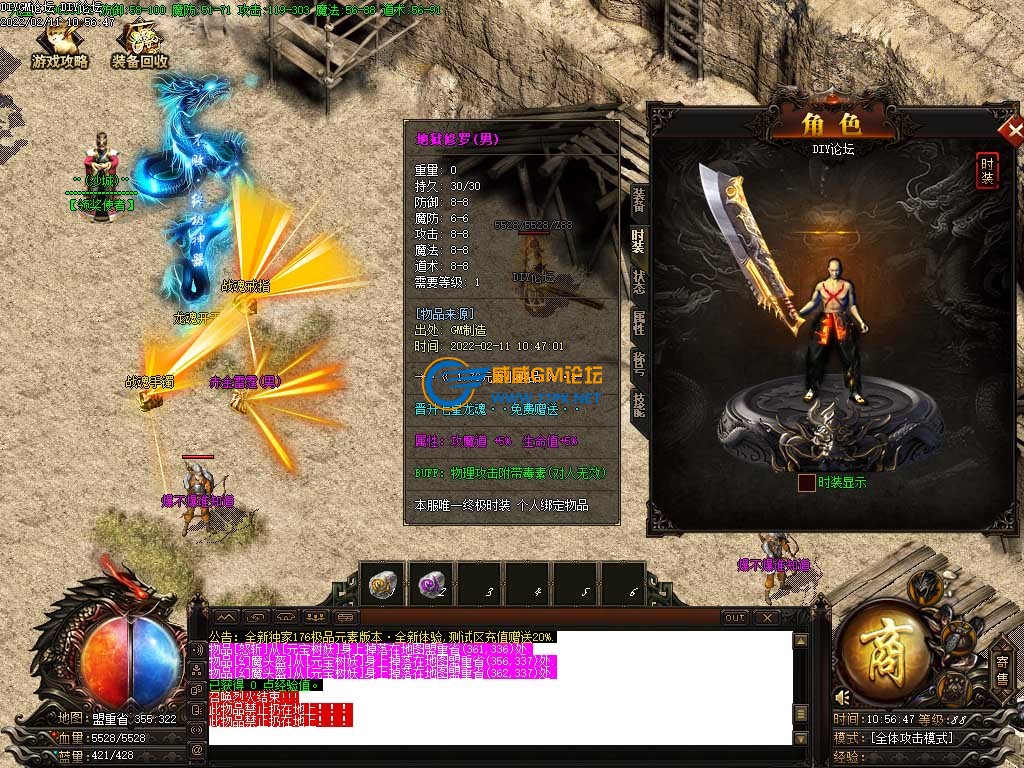Toggle the sound speaker icon

[842, 696]
